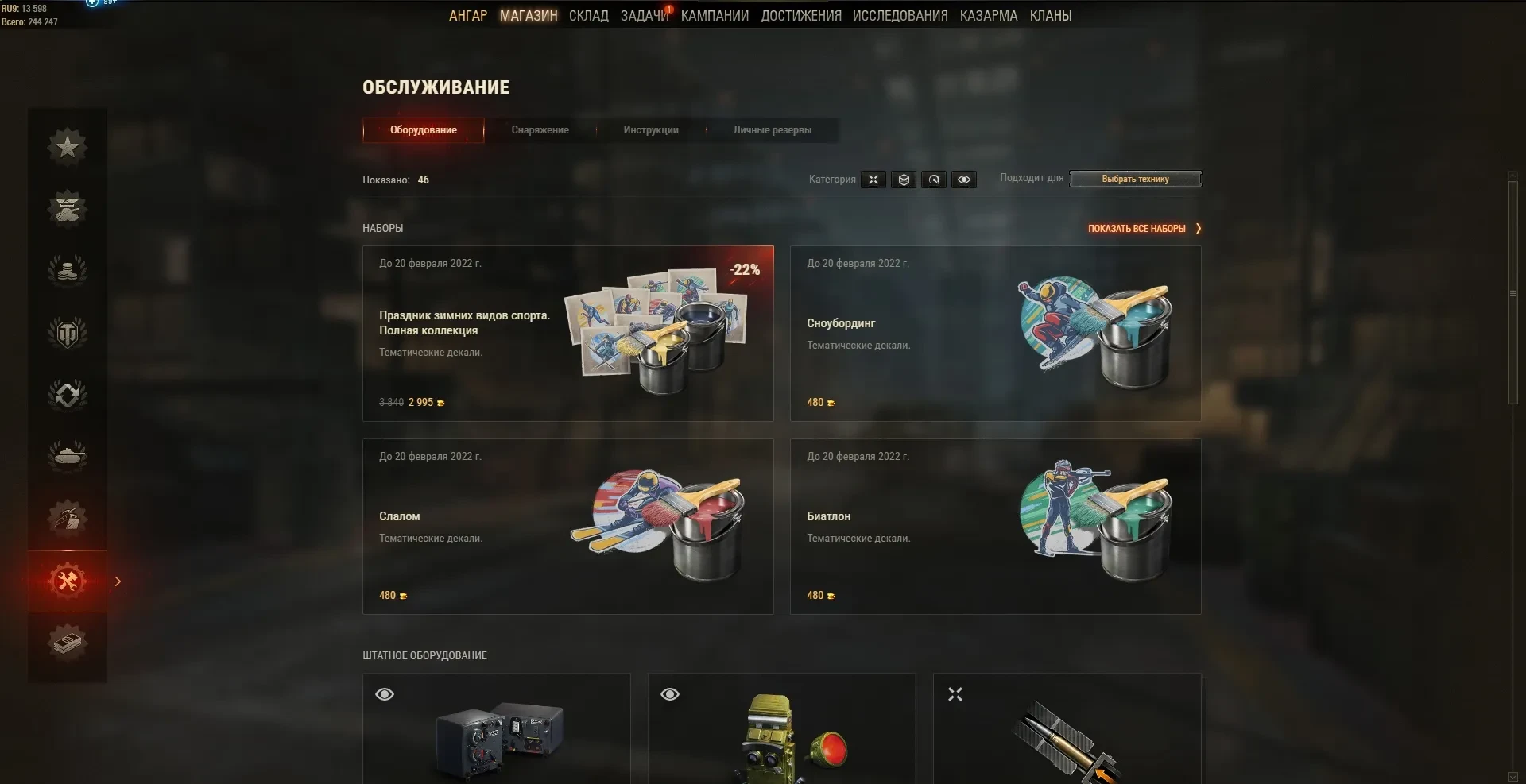
Task: Show the Достижения page
Action: [x=800, y=16]
